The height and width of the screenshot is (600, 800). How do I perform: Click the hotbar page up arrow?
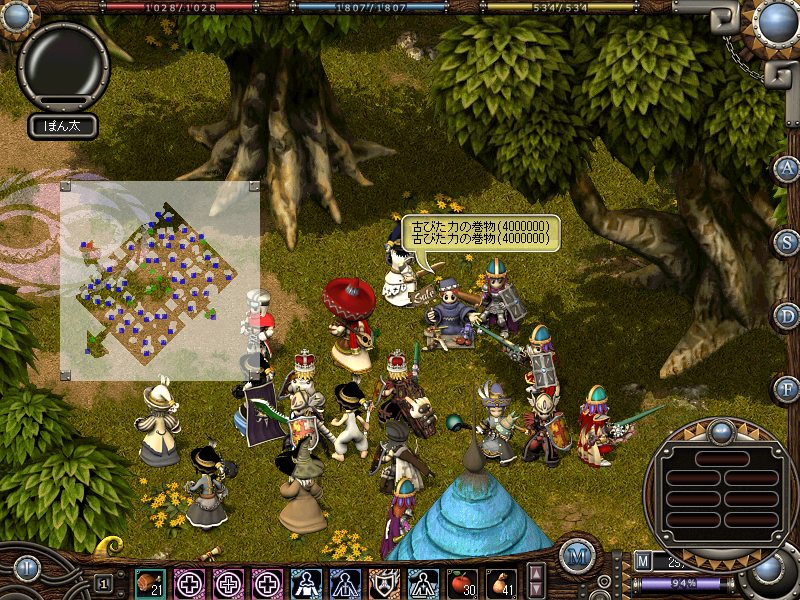point(537,573)
